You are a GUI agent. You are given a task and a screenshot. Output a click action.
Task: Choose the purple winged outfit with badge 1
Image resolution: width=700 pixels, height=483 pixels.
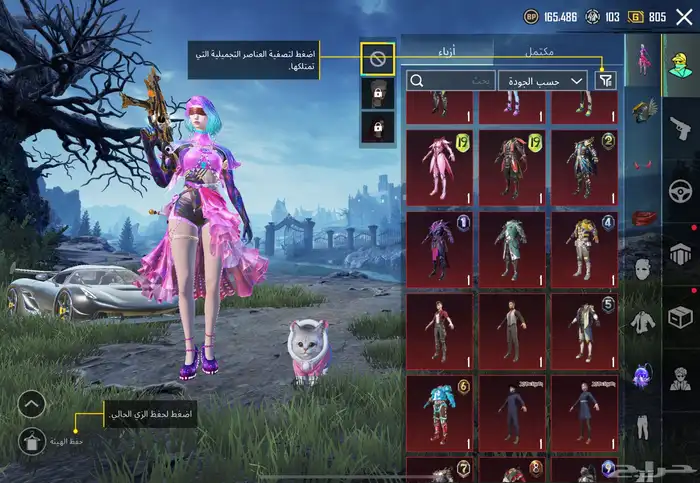point(439,246)
